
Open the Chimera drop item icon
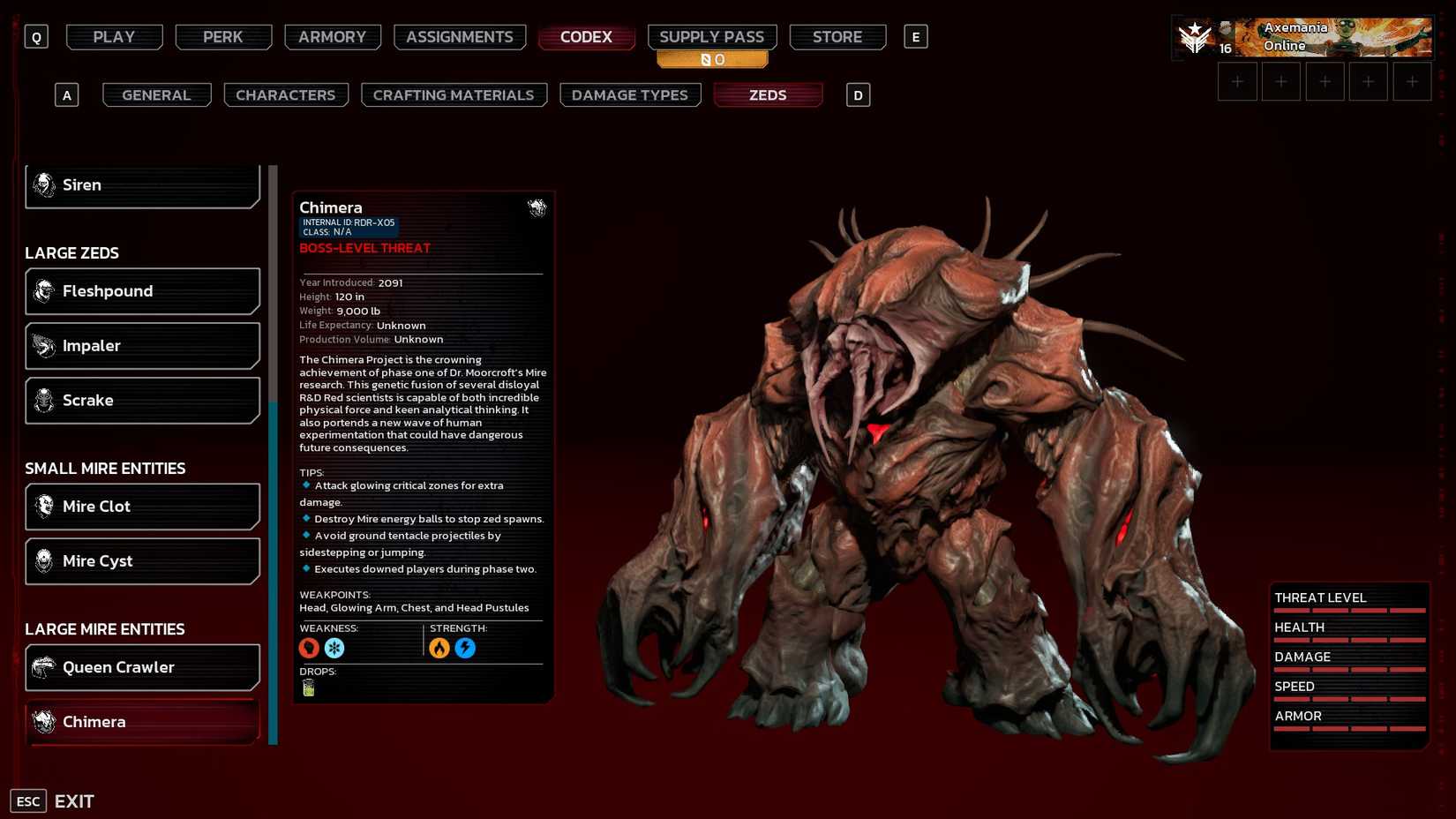coord(308,686)
